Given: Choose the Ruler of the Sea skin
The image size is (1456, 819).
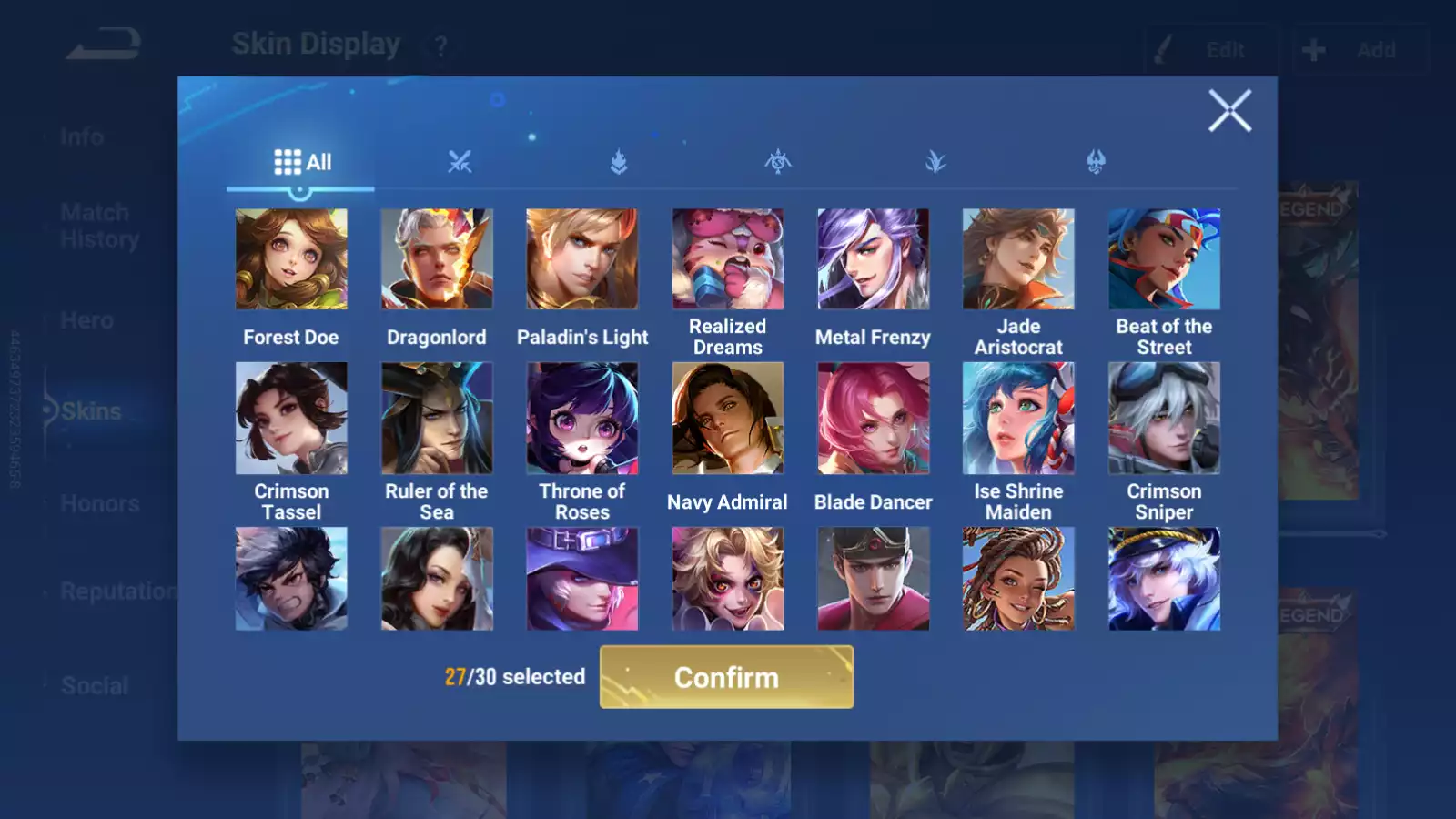Looking at the screenshot, I should coord(437,419).
